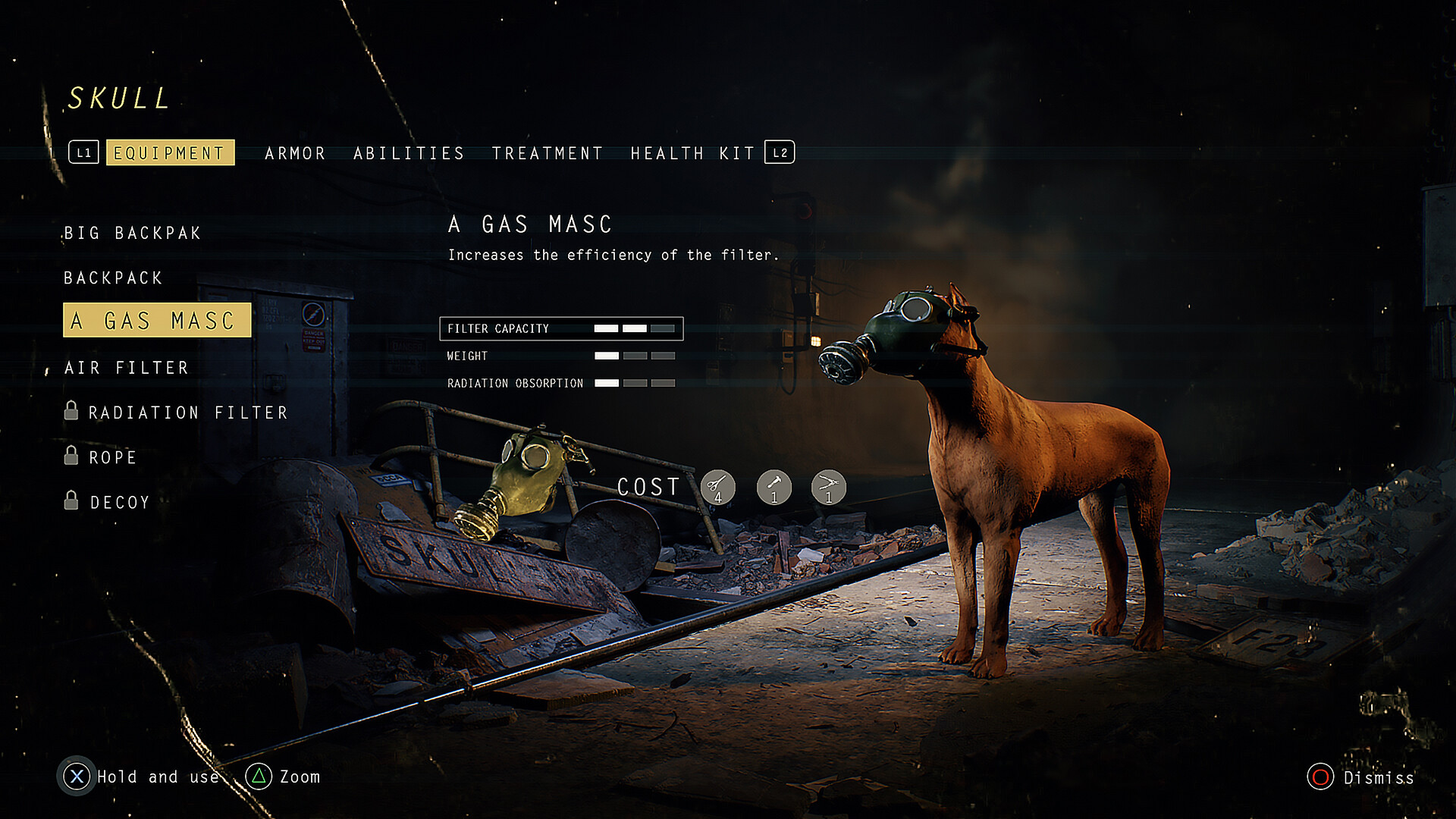Open the Armor tab

(295, 154)
